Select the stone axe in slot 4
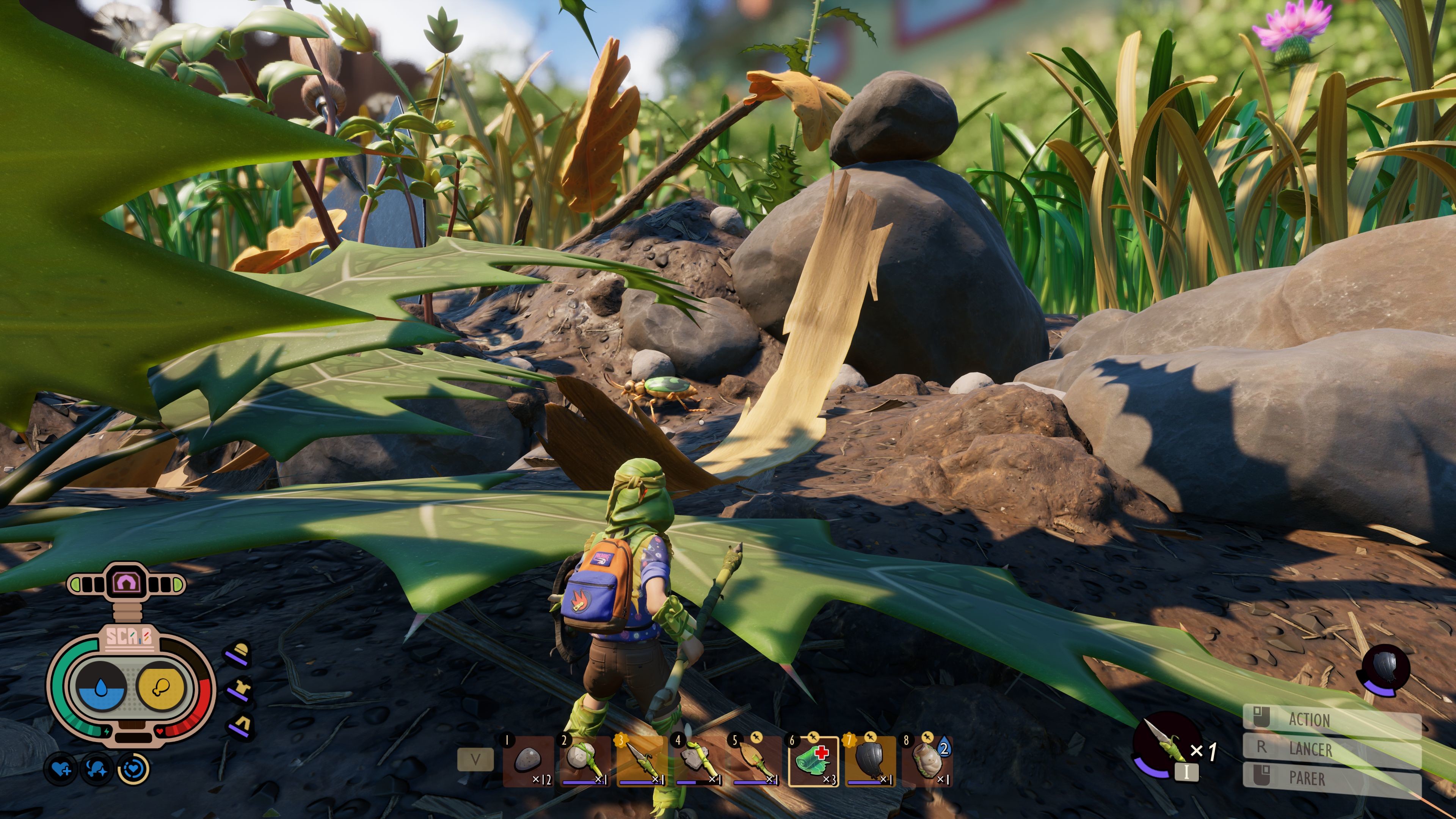This screenshot has height=819, width=1456. coord(699,761)
